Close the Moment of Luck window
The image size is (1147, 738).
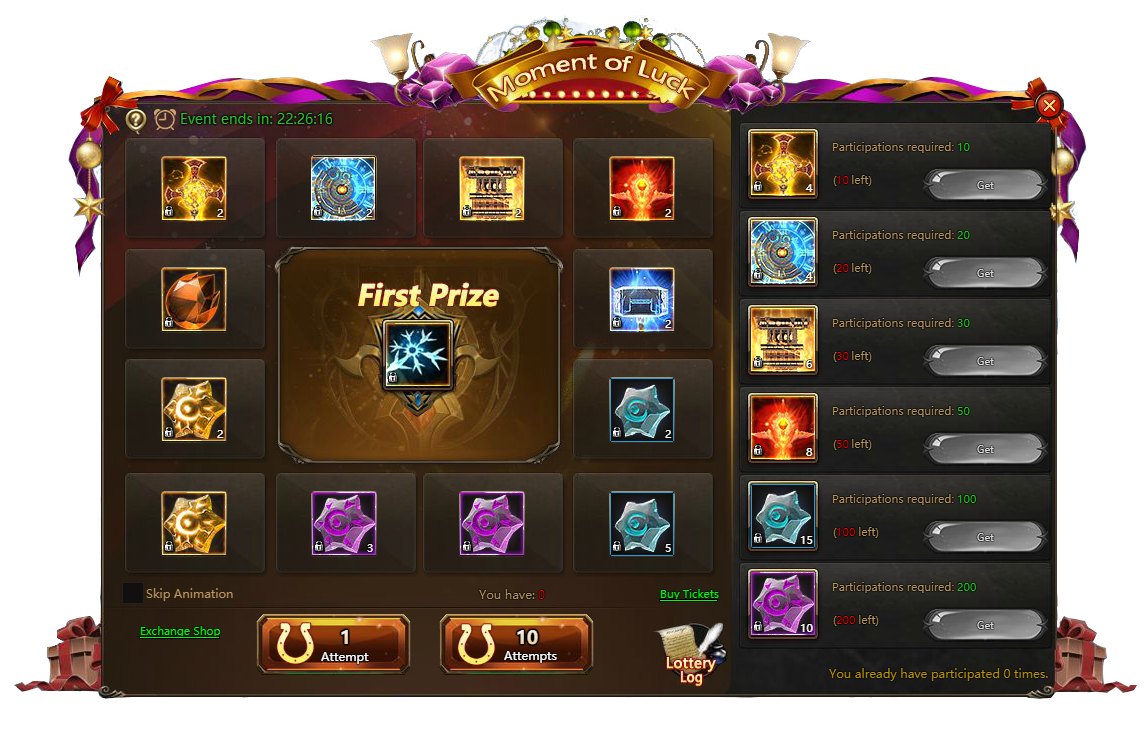point(1049,106)
